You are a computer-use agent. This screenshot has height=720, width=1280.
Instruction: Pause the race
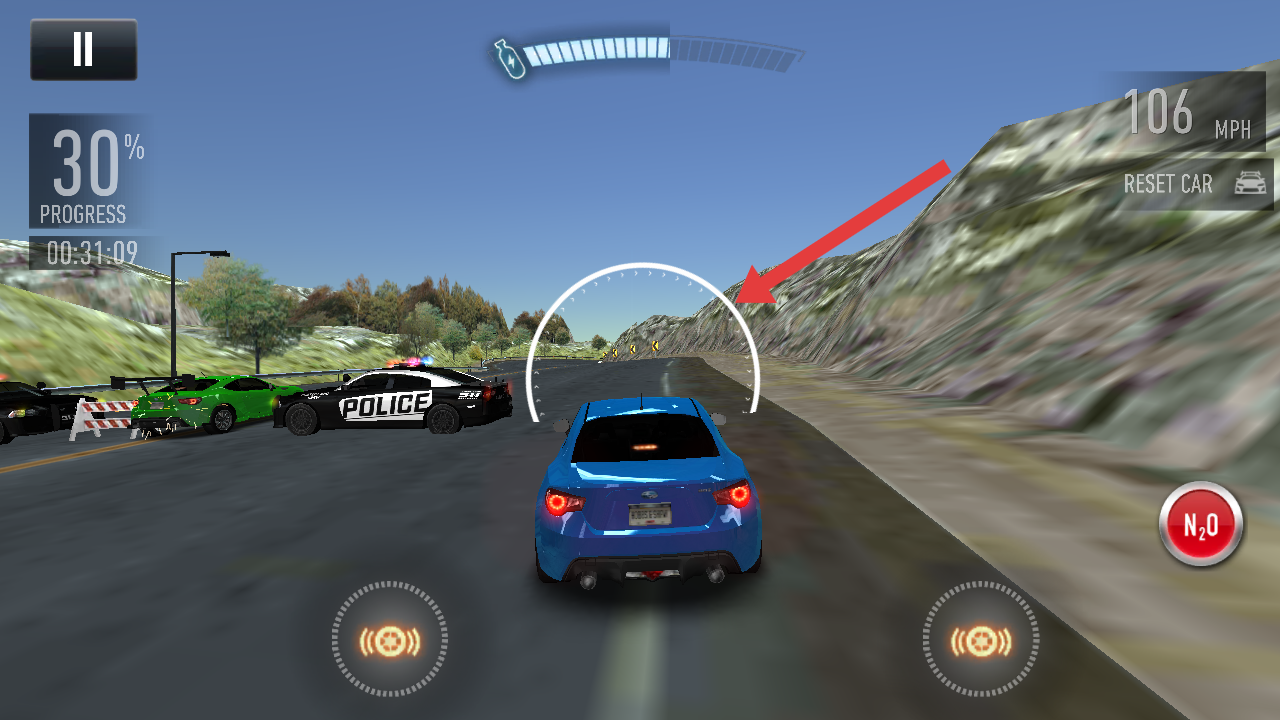pyautogui.click(x=83, y=49)
